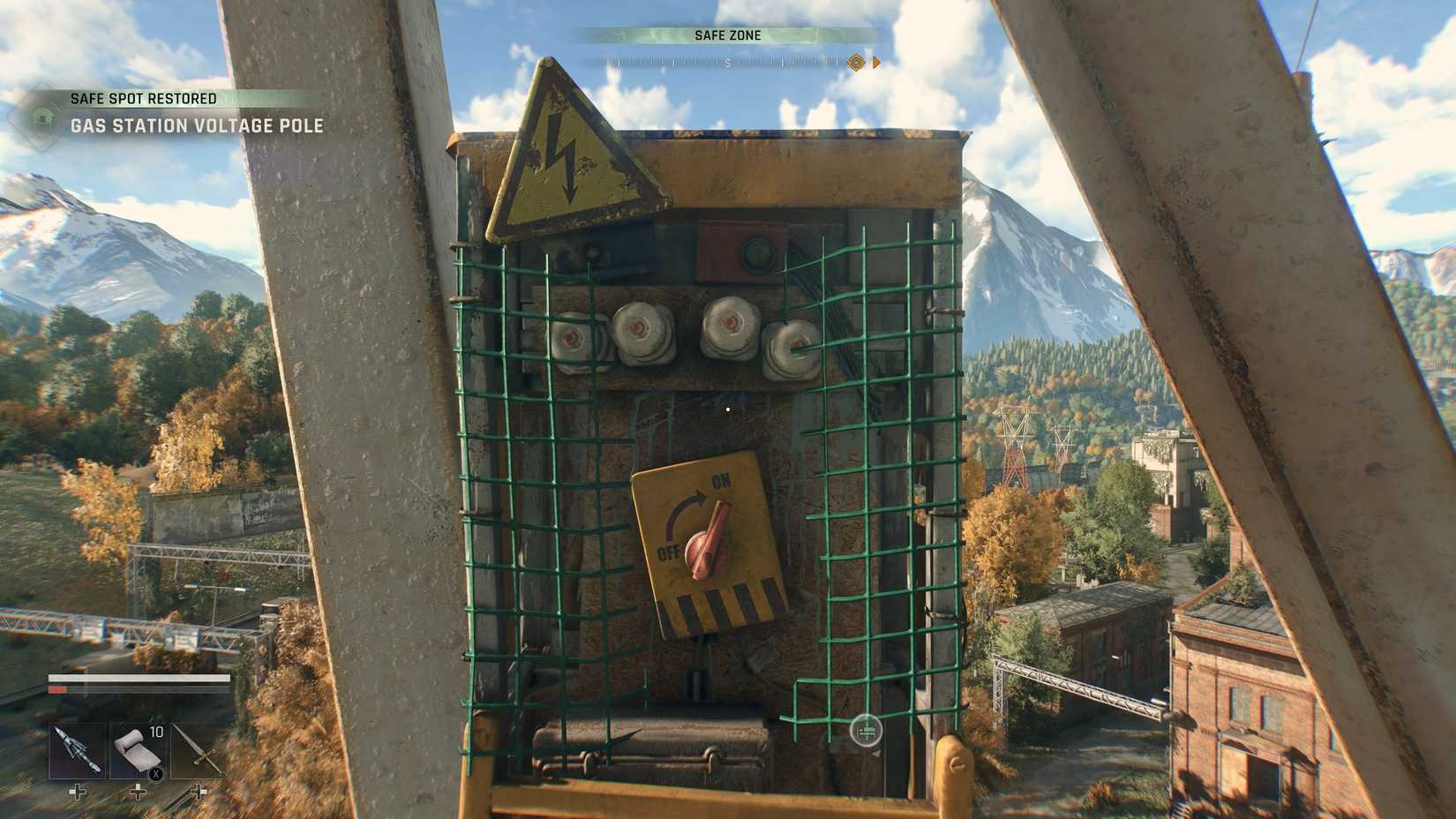Click the bandage item showing 10 charges
1456x819 pixels.
(x=137, y=749)
